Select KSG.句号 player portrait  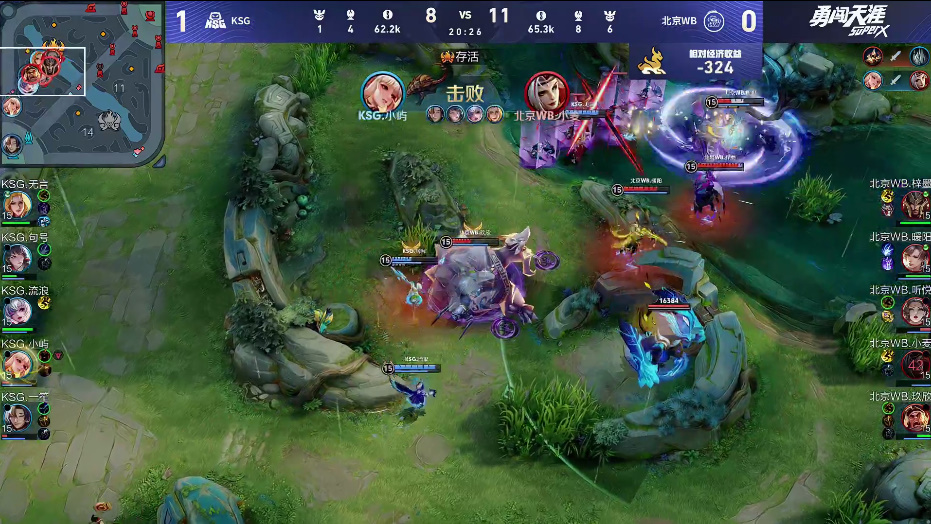pyautogui.click(x=17, y=257)
